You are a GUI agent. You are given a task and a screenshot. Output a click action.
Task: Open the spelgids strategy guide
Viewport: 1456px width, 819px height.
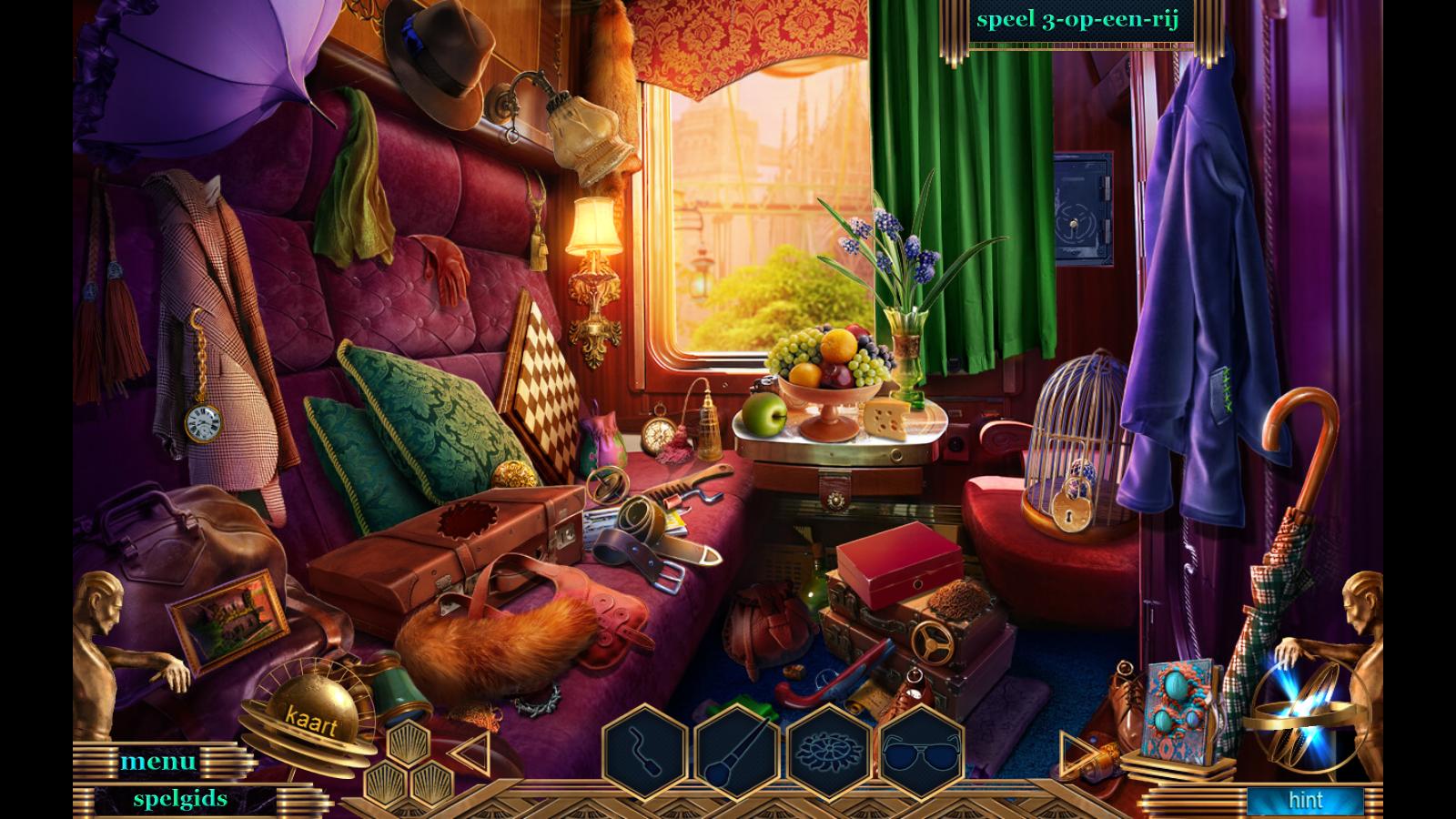pyautogui.click(x=180, y=799)
